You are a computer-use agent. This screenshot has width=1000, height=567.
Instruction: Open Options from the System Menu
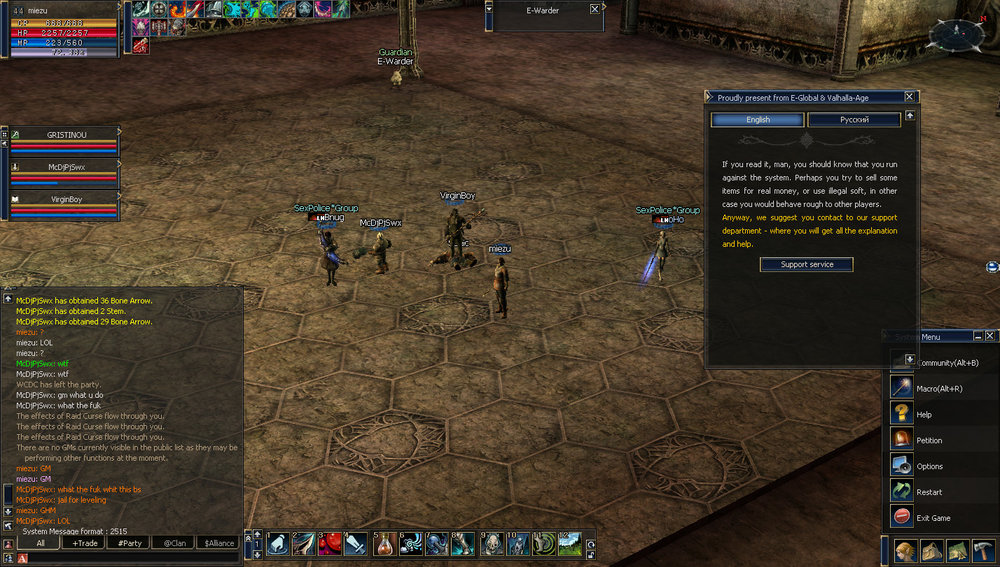click(929, 466)
